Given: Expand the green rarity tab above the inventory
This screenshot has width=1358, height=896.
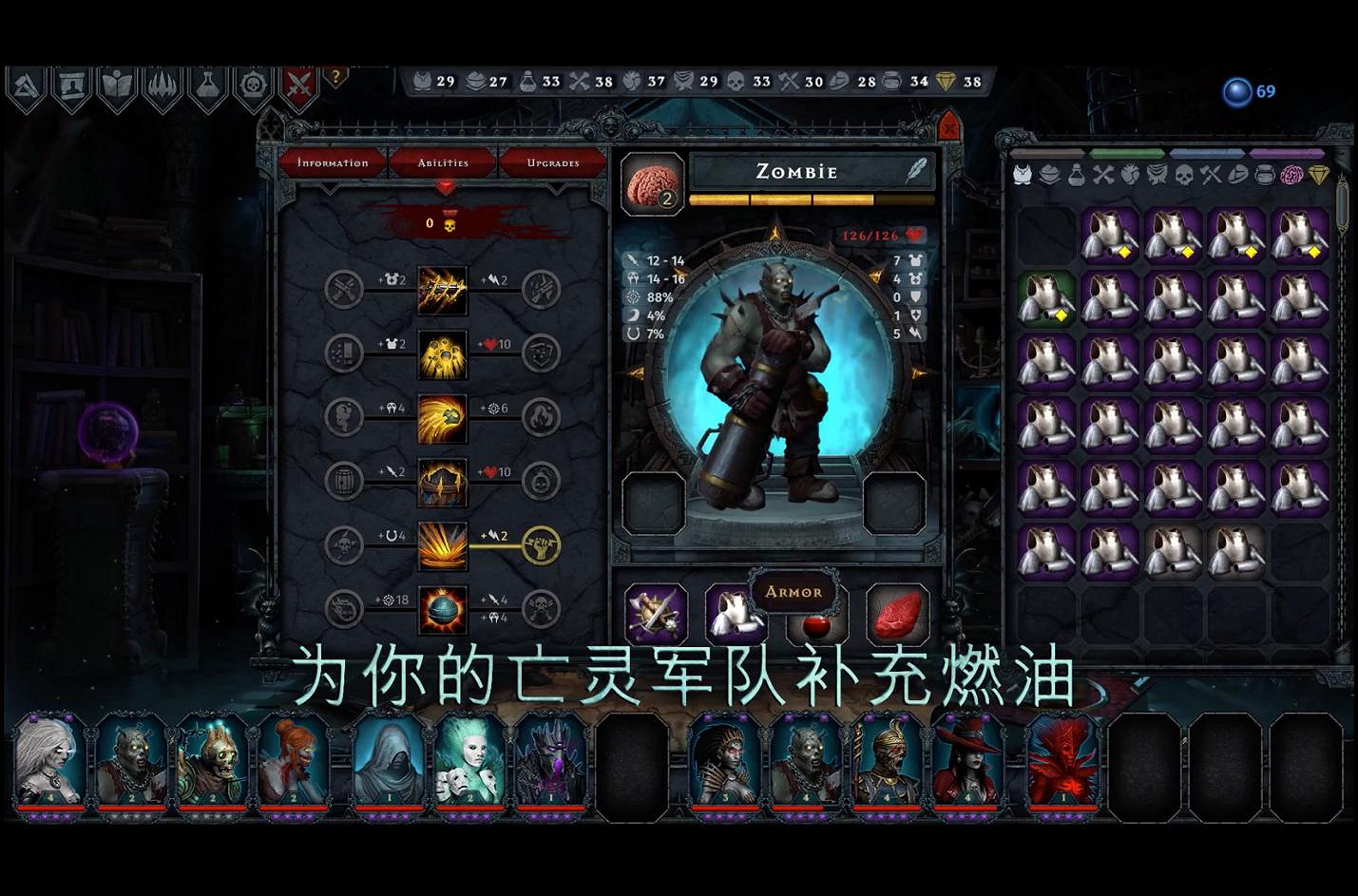Looking at the screenshot, I should (x=1127, y=152).
